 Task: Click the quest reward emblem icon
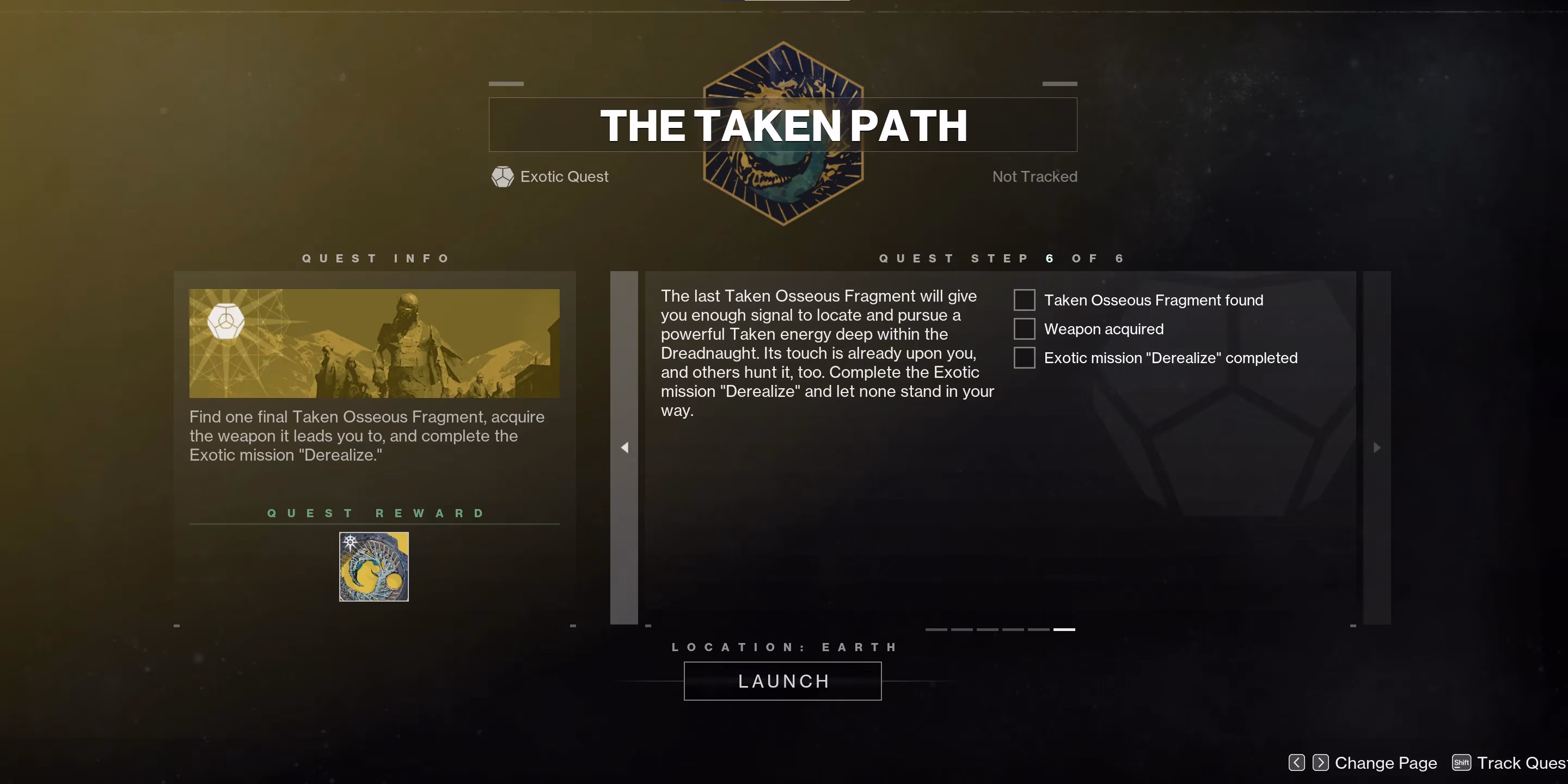[373, 566]
